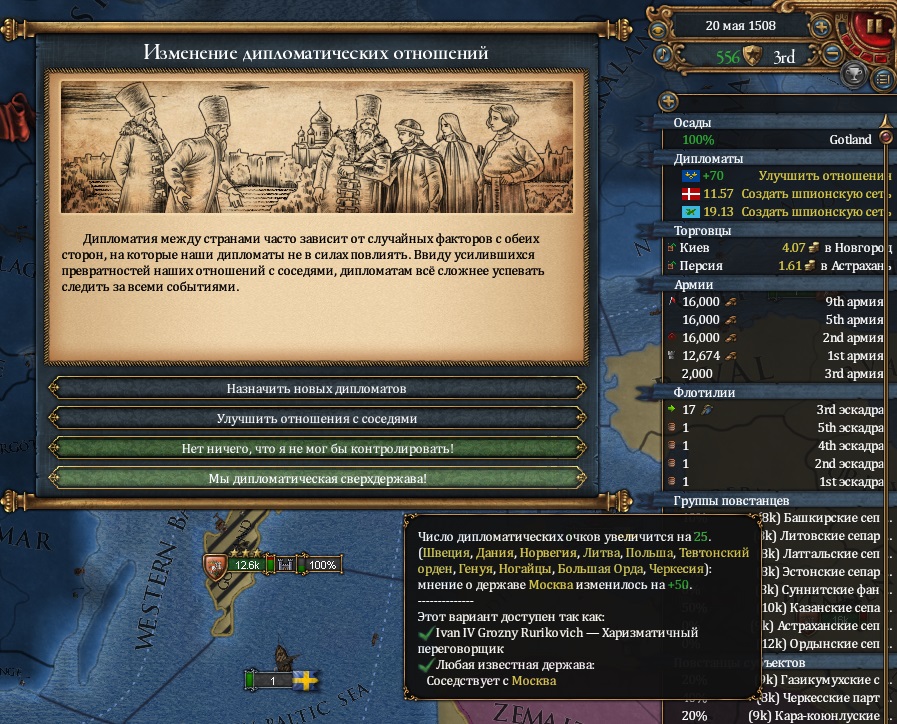The height and width of the screenshot is (724, 897).
Task: Open the list menu icon beside the trophy
Action: (882, 78)
